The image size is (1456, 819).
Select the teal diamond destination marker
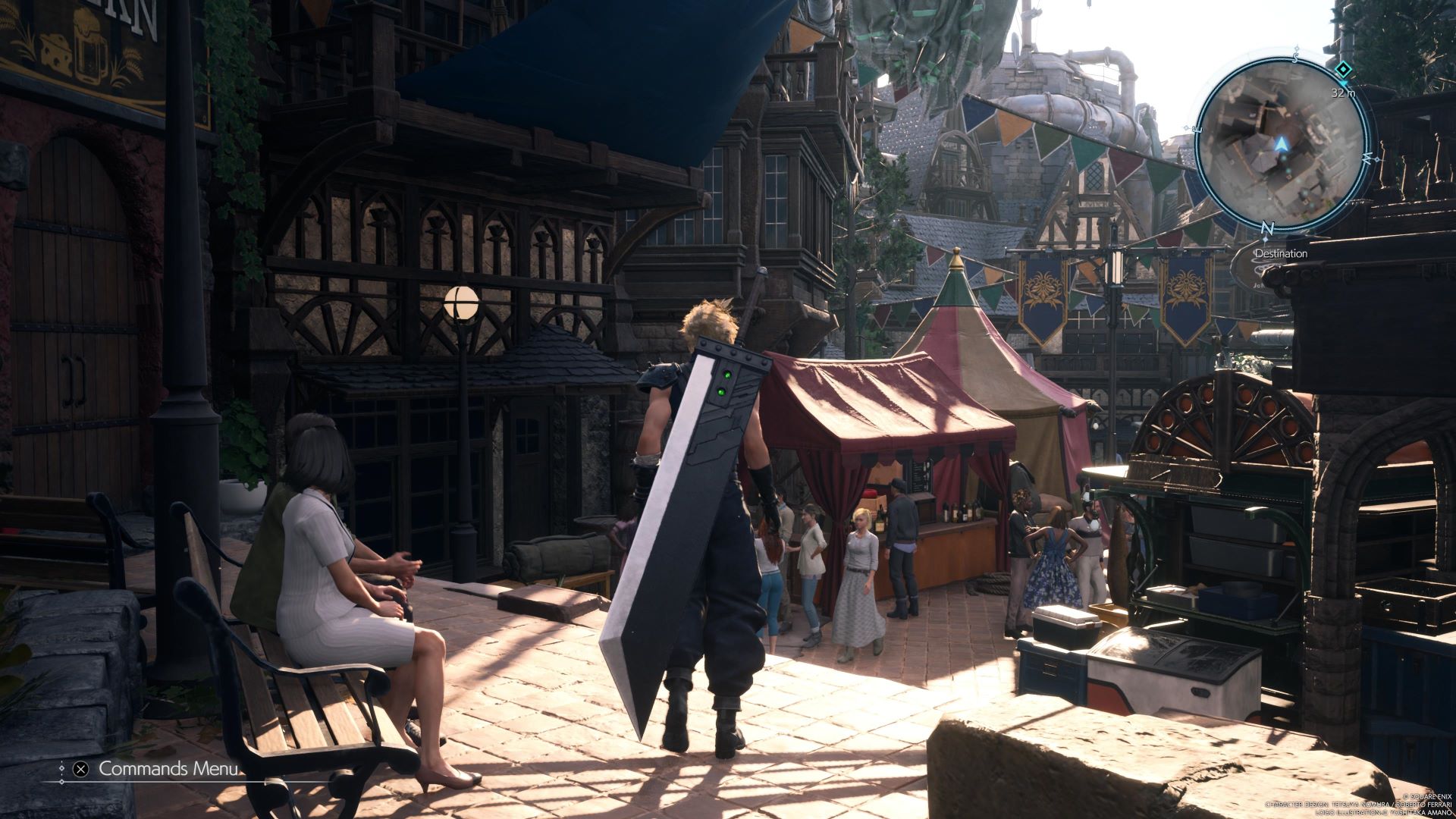pyautogui.click(x=1343, y=71)
